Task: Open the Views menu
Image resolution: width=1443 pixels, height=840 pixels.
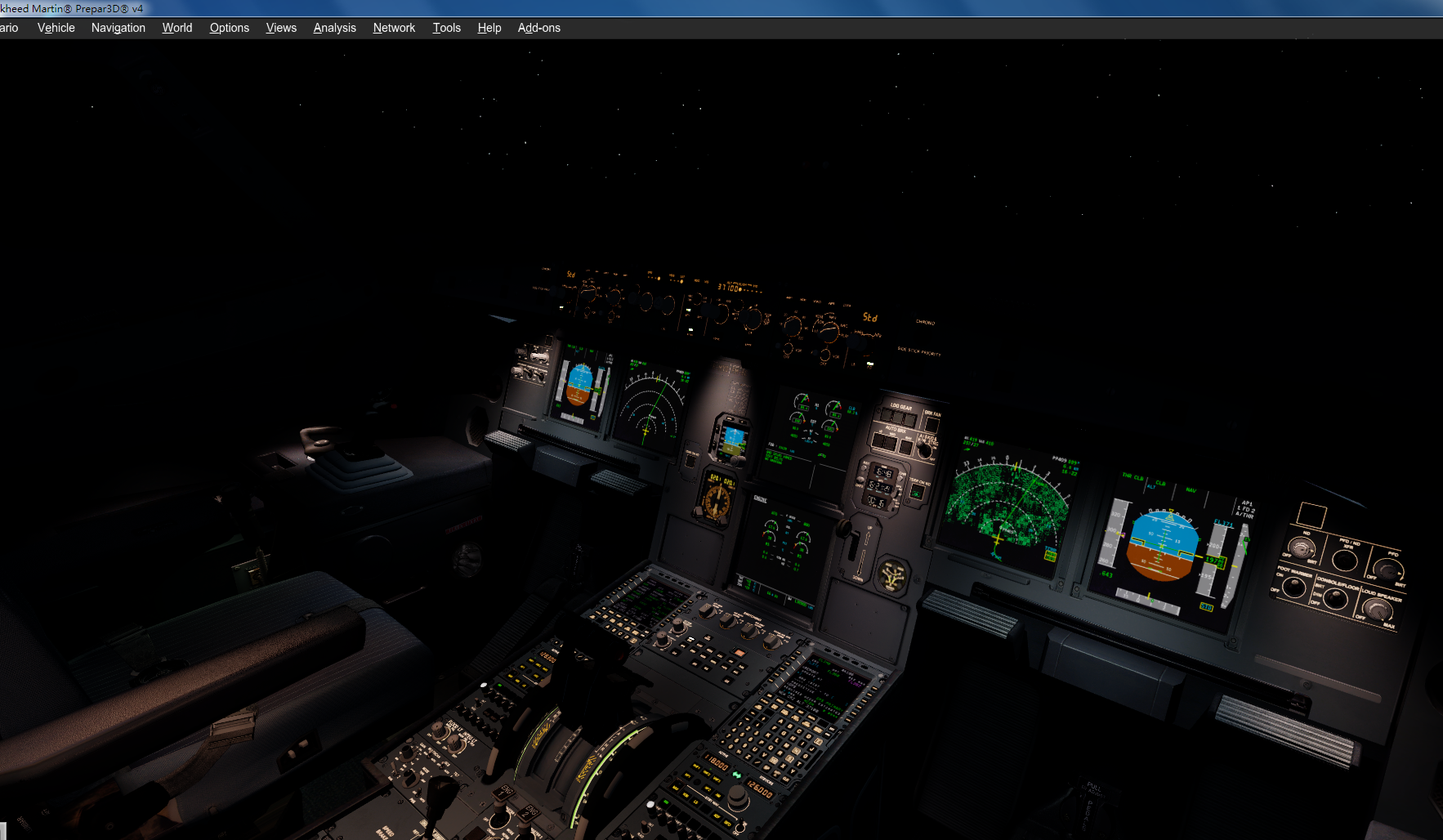Action: [x=281, y=27]
